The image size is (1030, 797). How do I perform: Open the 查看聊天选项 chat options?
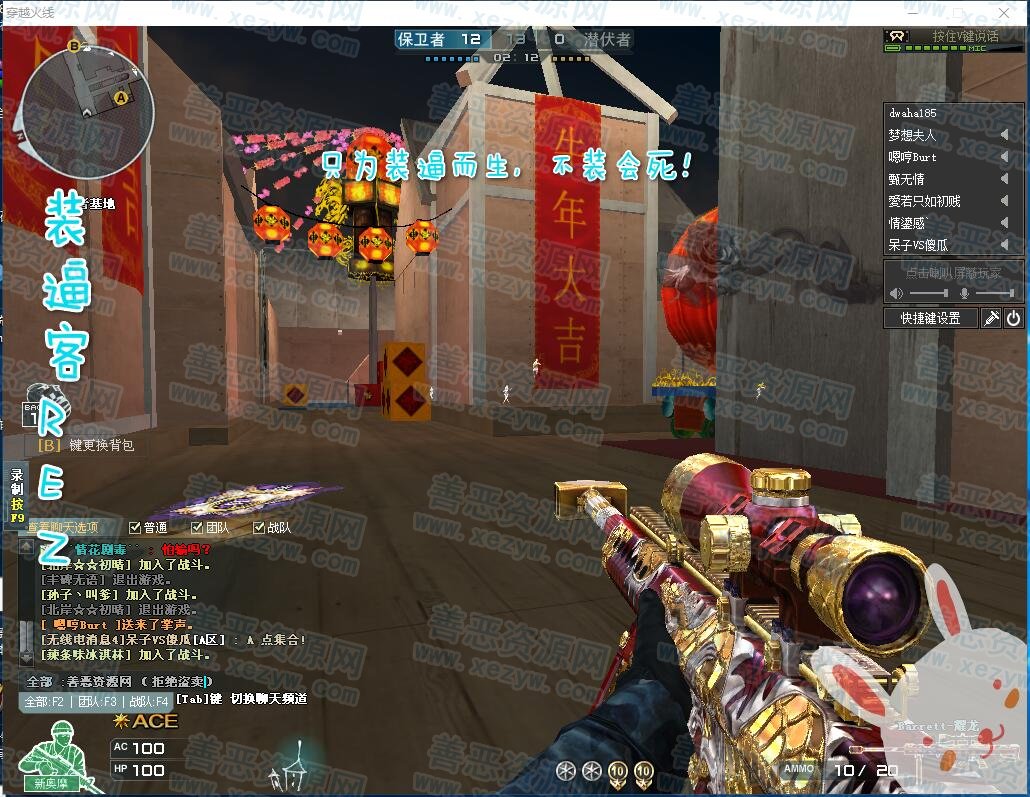pyautogui.click(x=62, y=527)
